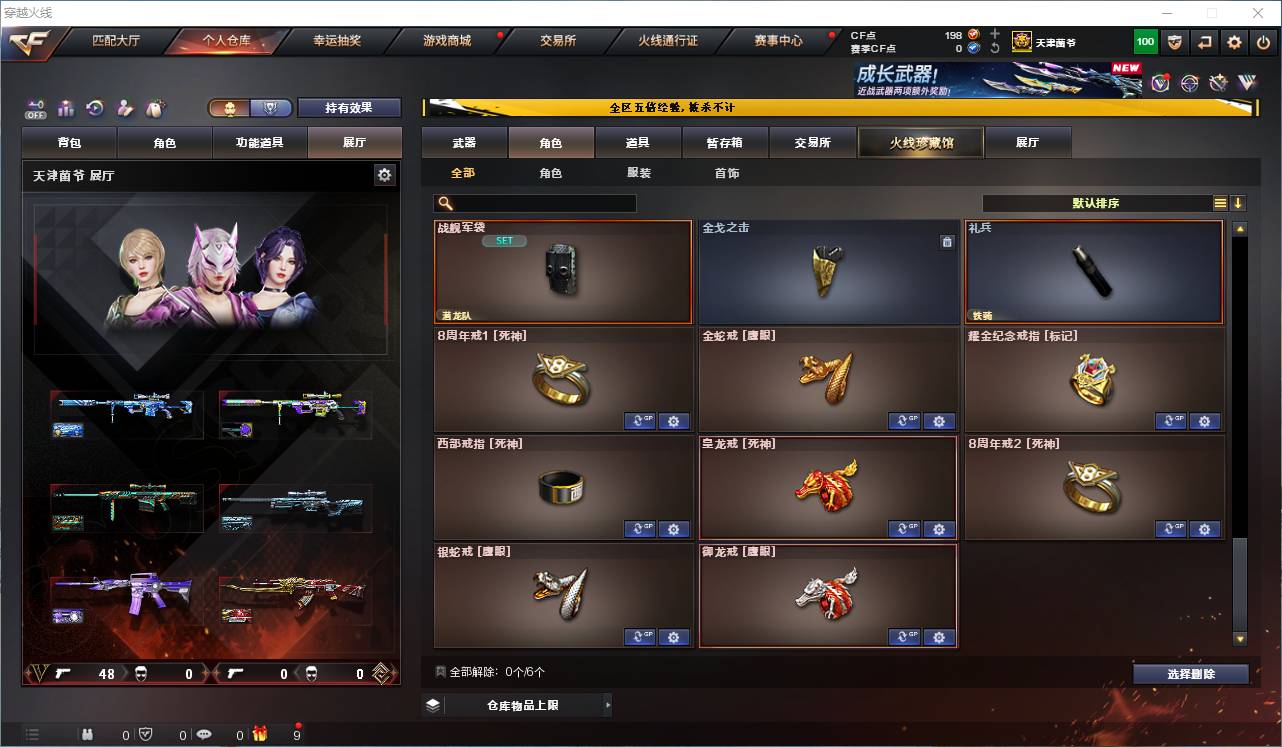Viewport: 1282px width, 747px height.
Task: Open the settings gear in the top-right toolbar
Action: pos(1233,42)
